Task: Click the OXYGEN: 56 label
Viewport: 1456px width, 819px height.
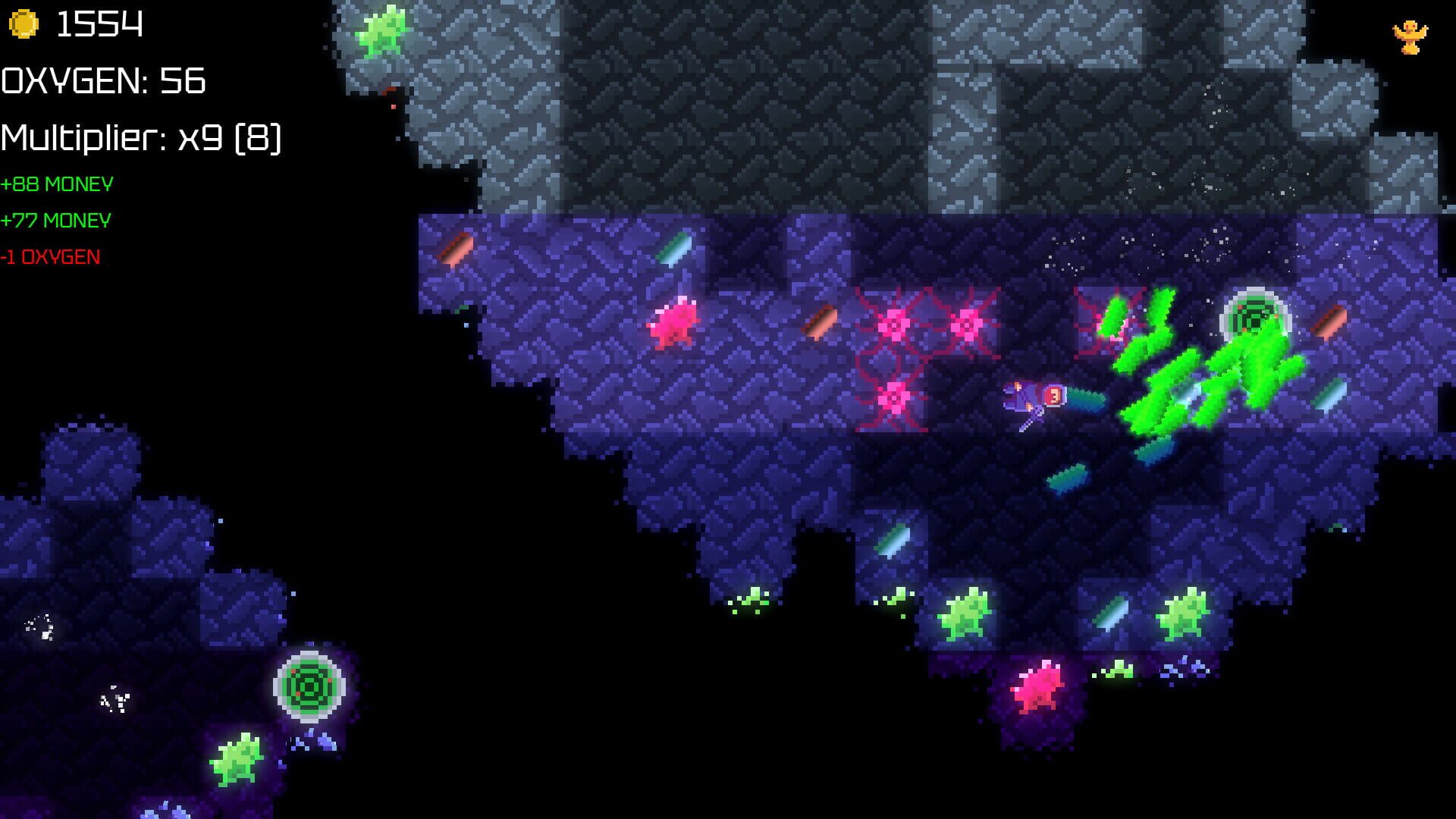Action: coord(102,81)
